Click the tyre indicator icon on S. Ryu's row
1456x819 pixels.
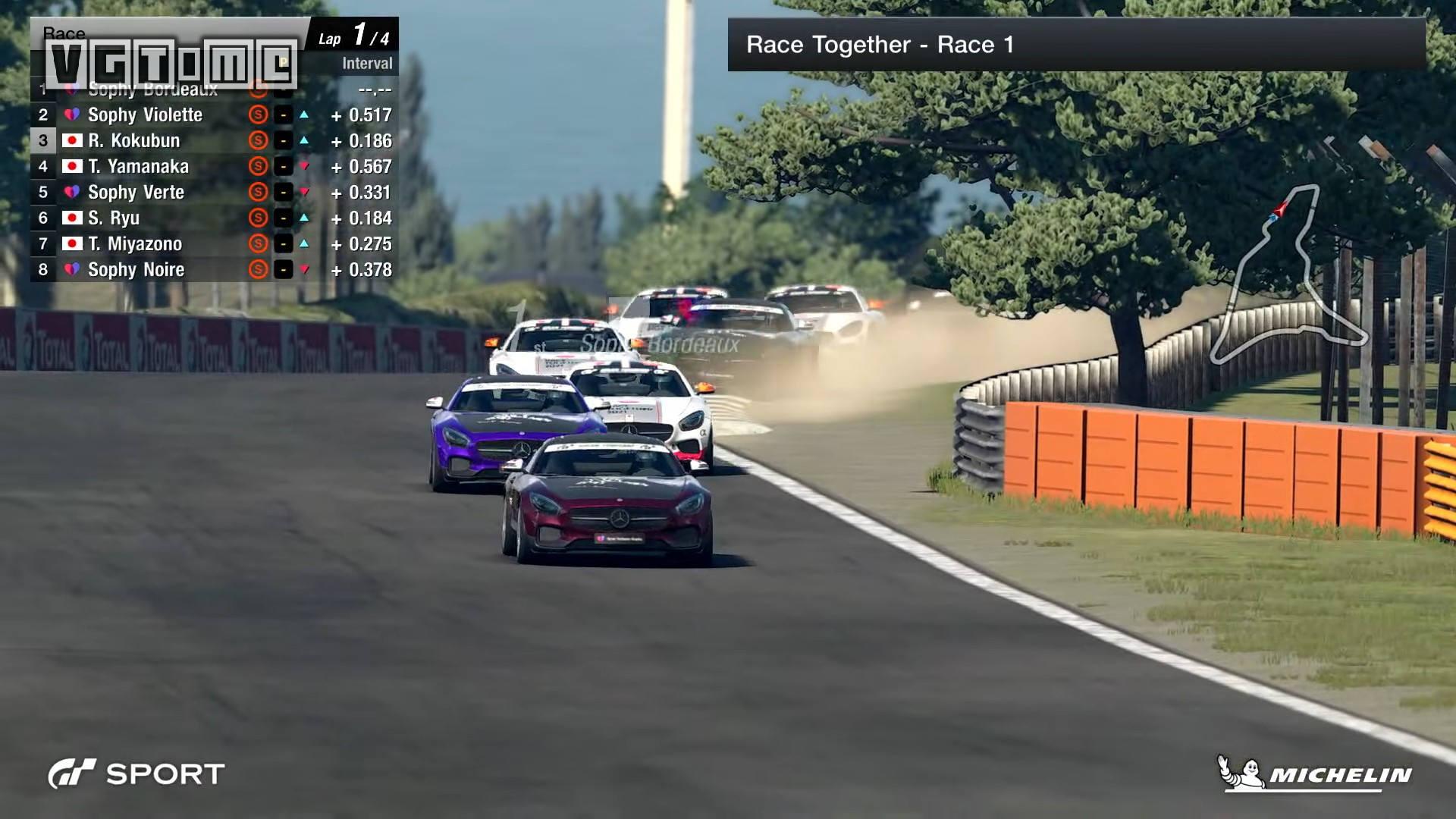(x=258, y=218)
